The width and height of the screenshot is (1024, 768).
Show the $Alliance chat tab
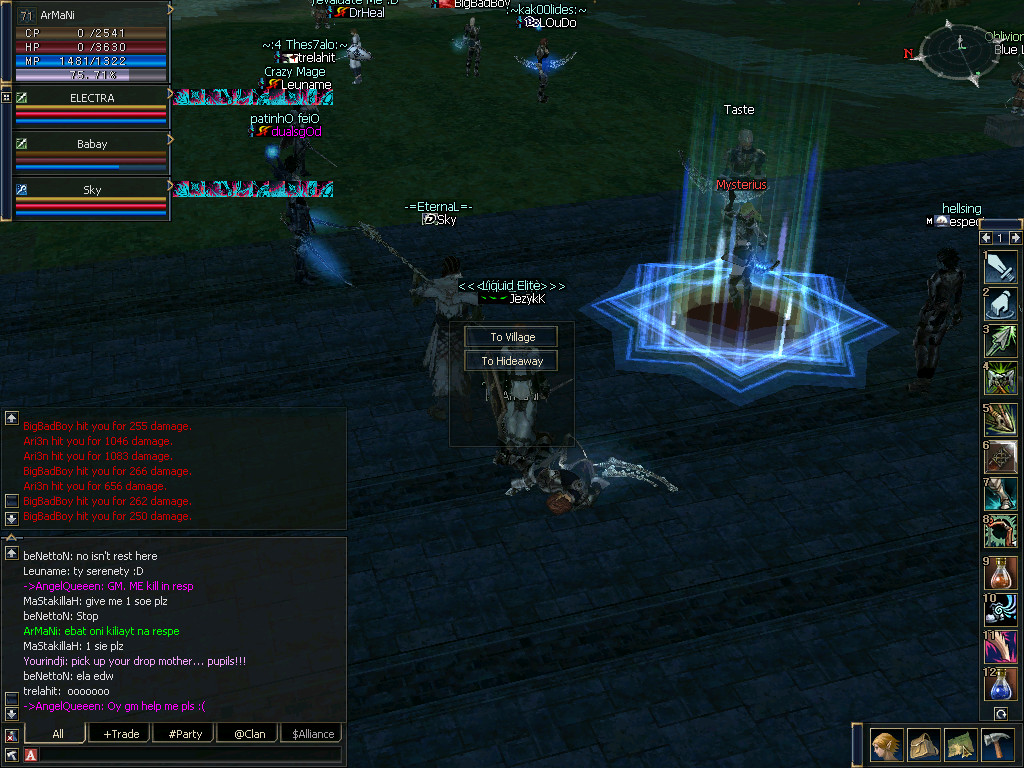[313, 733]
